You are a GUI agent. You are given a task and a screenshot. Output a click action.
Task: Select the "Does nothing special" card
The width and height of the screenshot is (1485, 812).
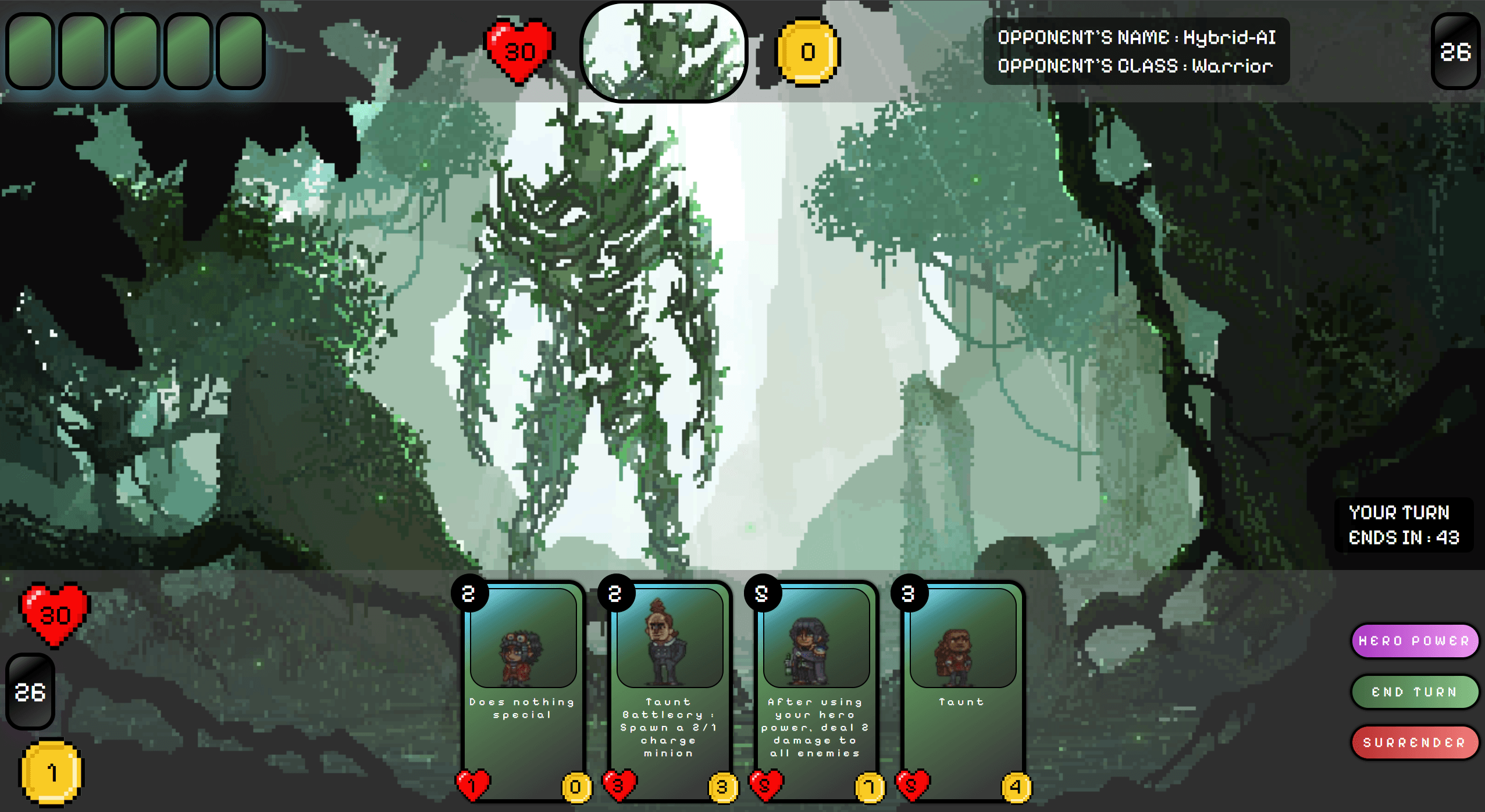[x=523, y=692]
